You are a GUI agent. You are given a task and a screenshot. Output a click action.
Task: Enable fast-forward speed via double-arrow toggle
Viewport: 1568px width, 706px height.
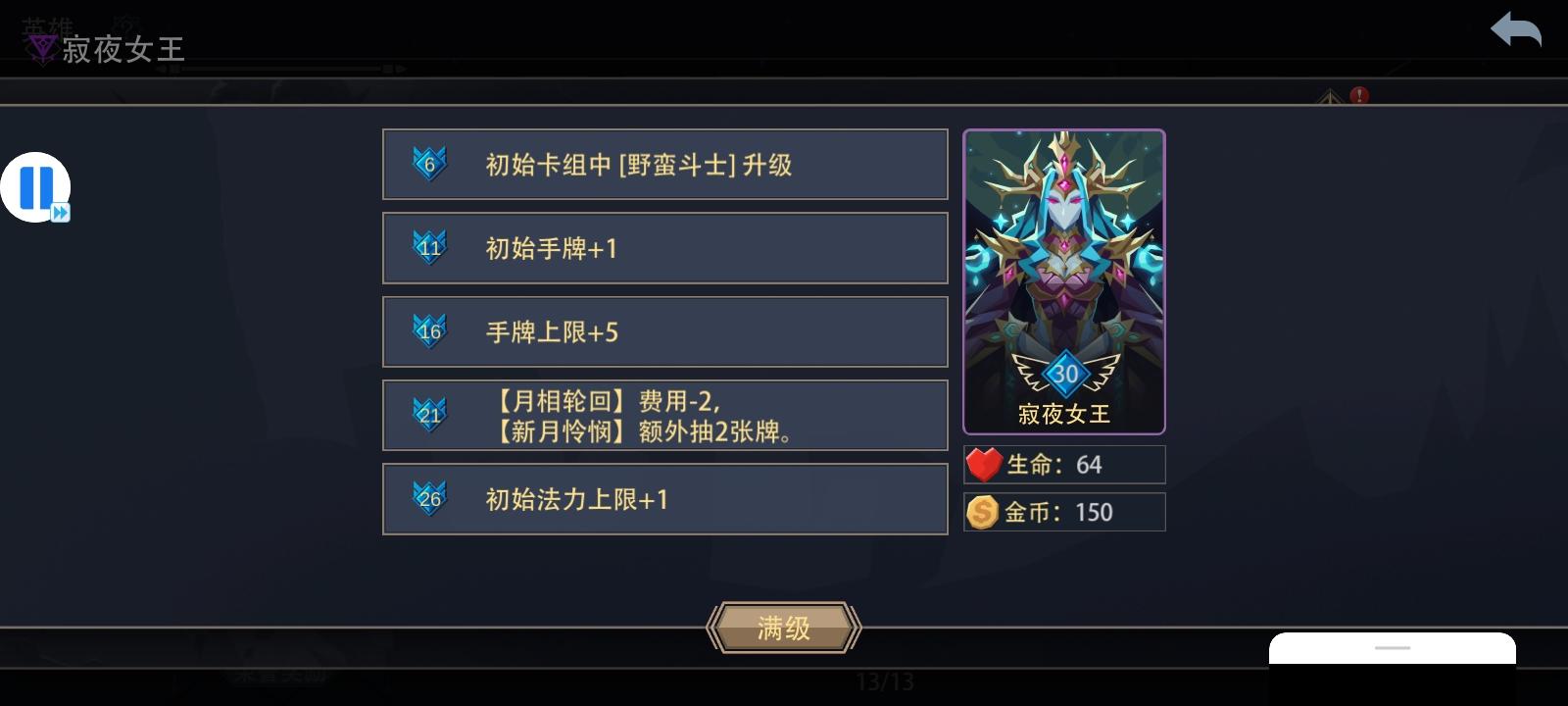(59, 210)
